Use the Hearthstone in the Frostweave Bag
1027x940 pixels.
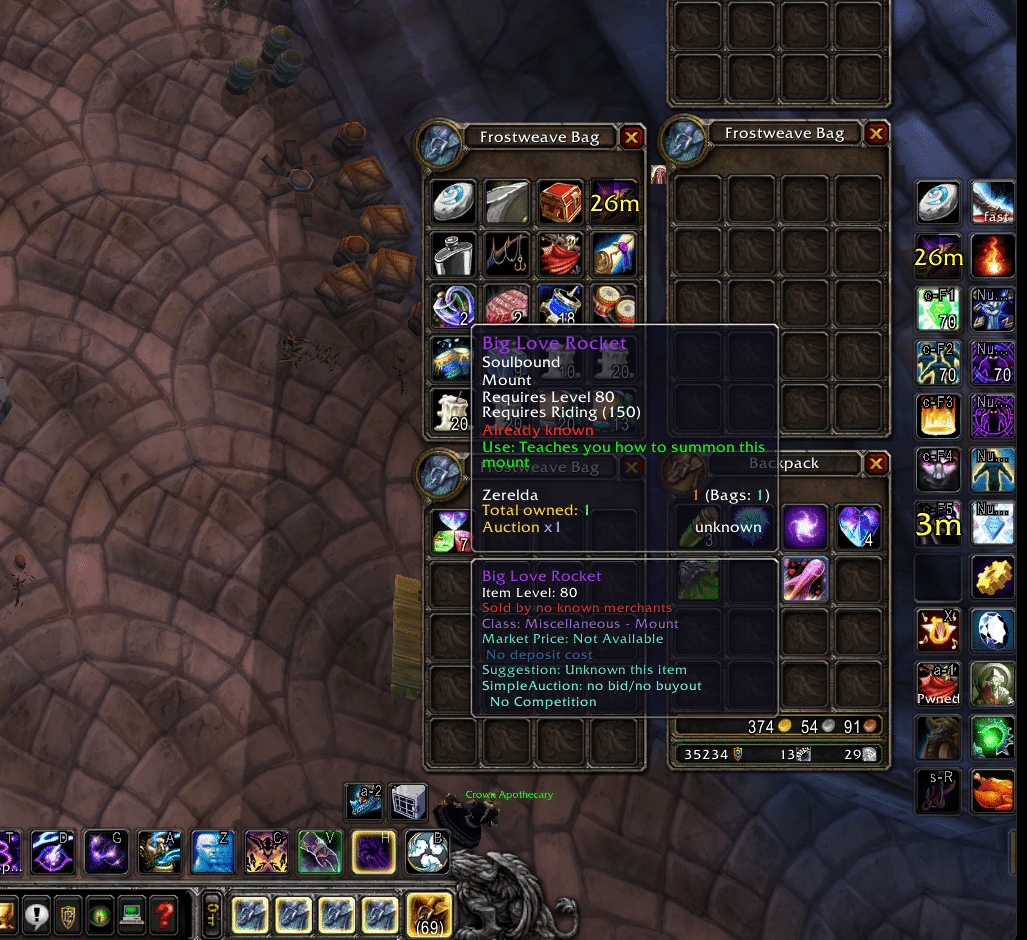(x=454, y=202)
